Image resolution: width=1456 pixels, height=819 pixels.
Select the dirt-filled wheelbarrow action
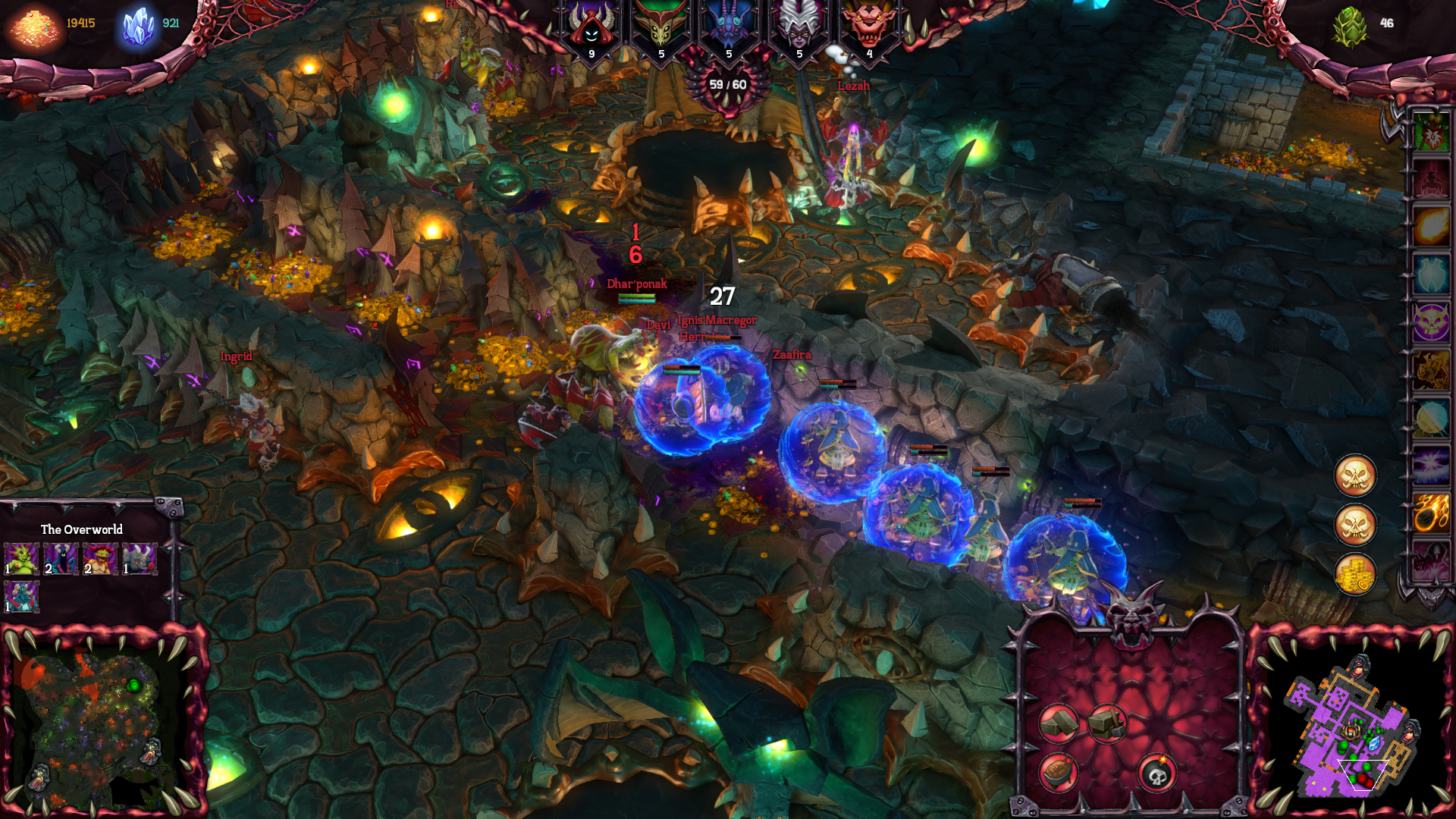(1058, 772)
